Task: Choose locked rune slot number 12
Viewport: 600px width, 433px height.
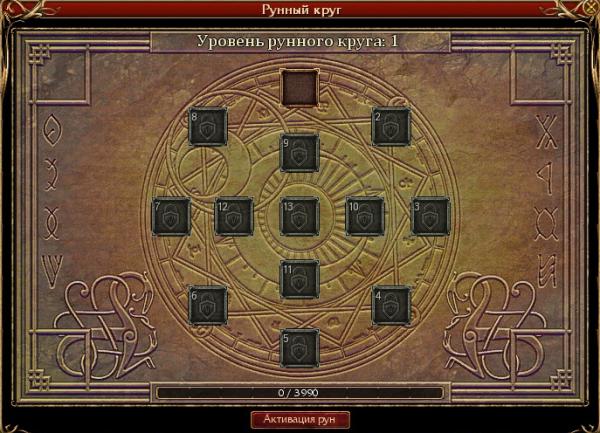Action: 234,216
